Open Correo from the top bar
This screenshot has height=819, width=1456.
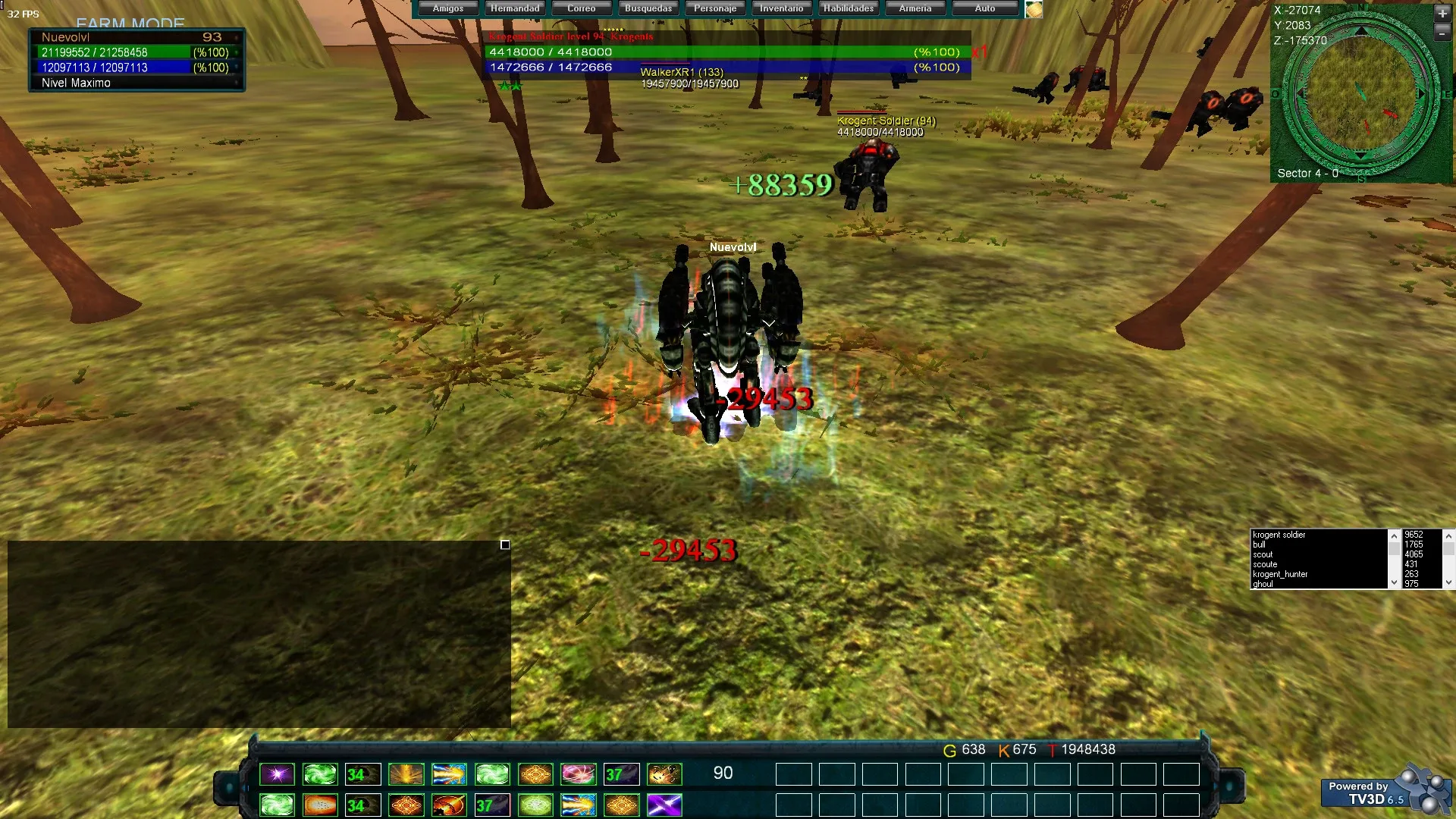pyautogui.click(x=581, y=8)
